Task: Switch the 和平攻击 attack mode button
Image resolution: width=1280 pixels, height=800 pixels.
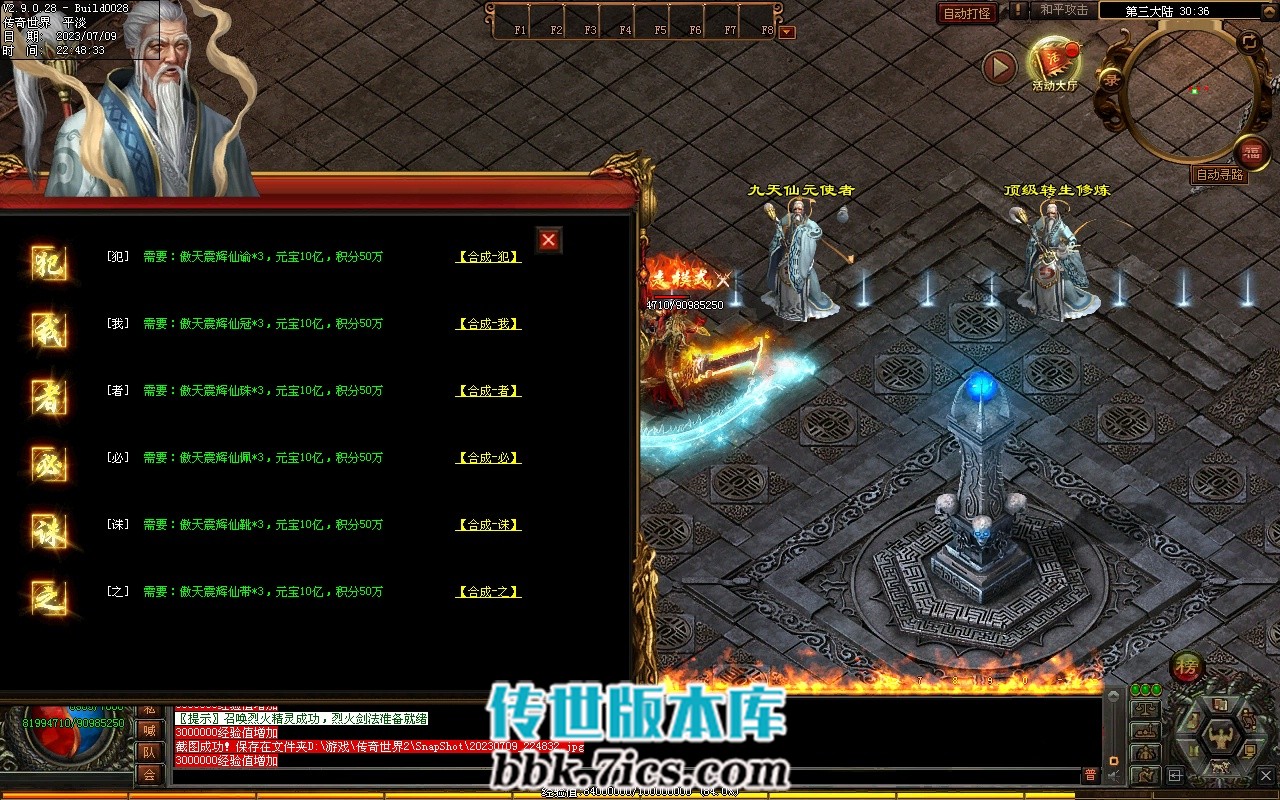Action: (x=1064, y=10)
